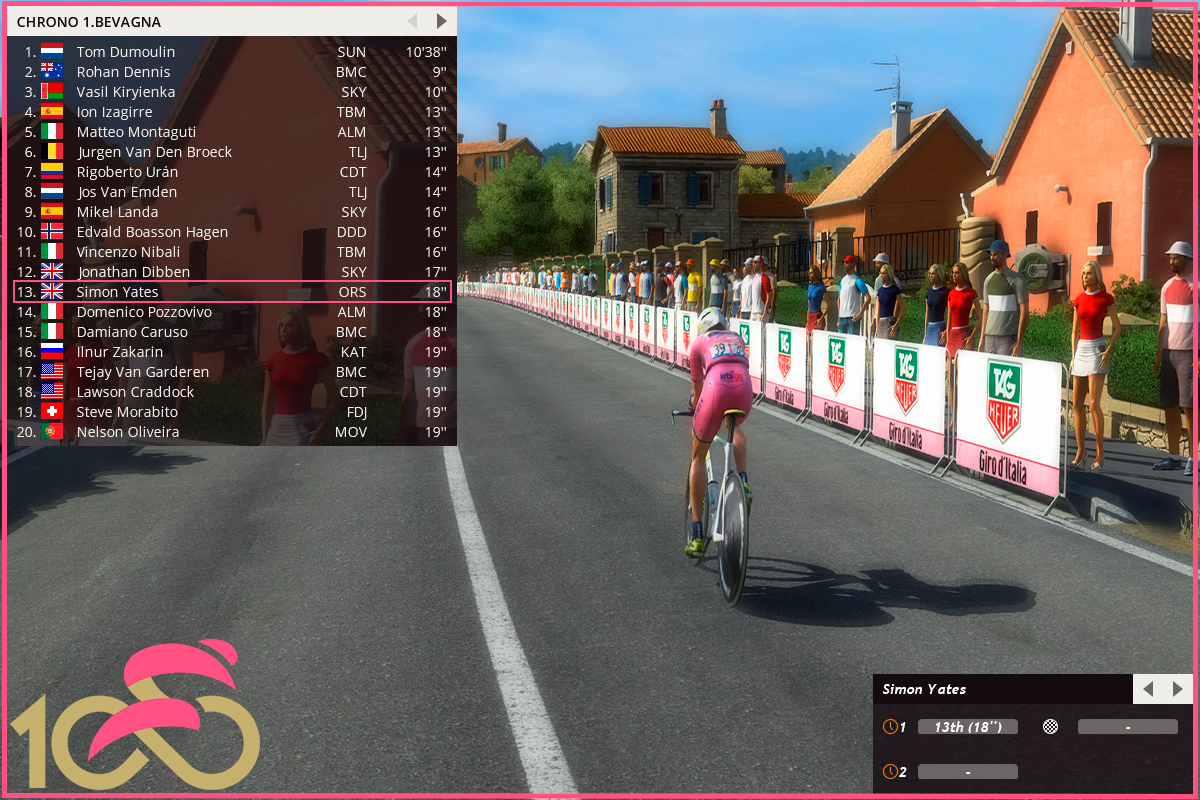Show the next classification page arrow
The width and height of the screenshot is (1200, 800).
(x=441, y=21)
